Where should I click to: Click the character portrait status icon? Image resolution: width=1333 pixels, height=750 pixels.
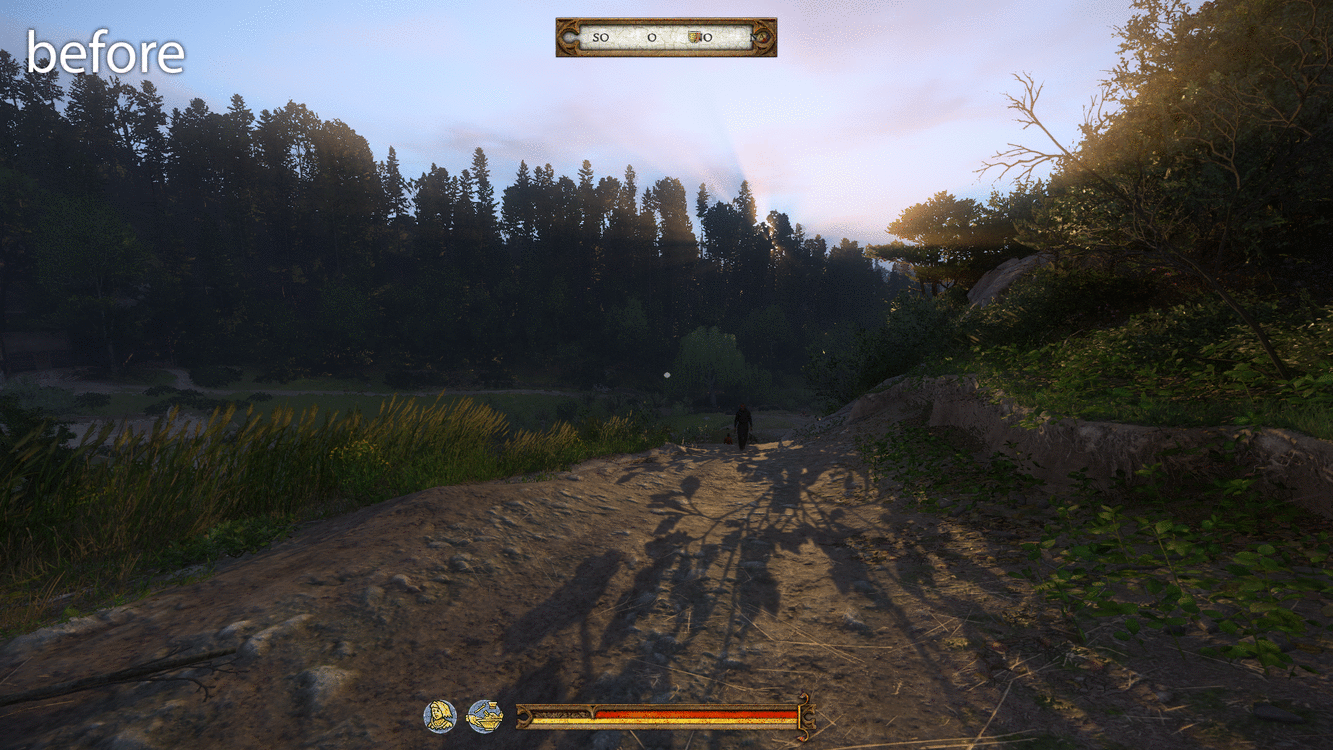(x=440, y=716)
